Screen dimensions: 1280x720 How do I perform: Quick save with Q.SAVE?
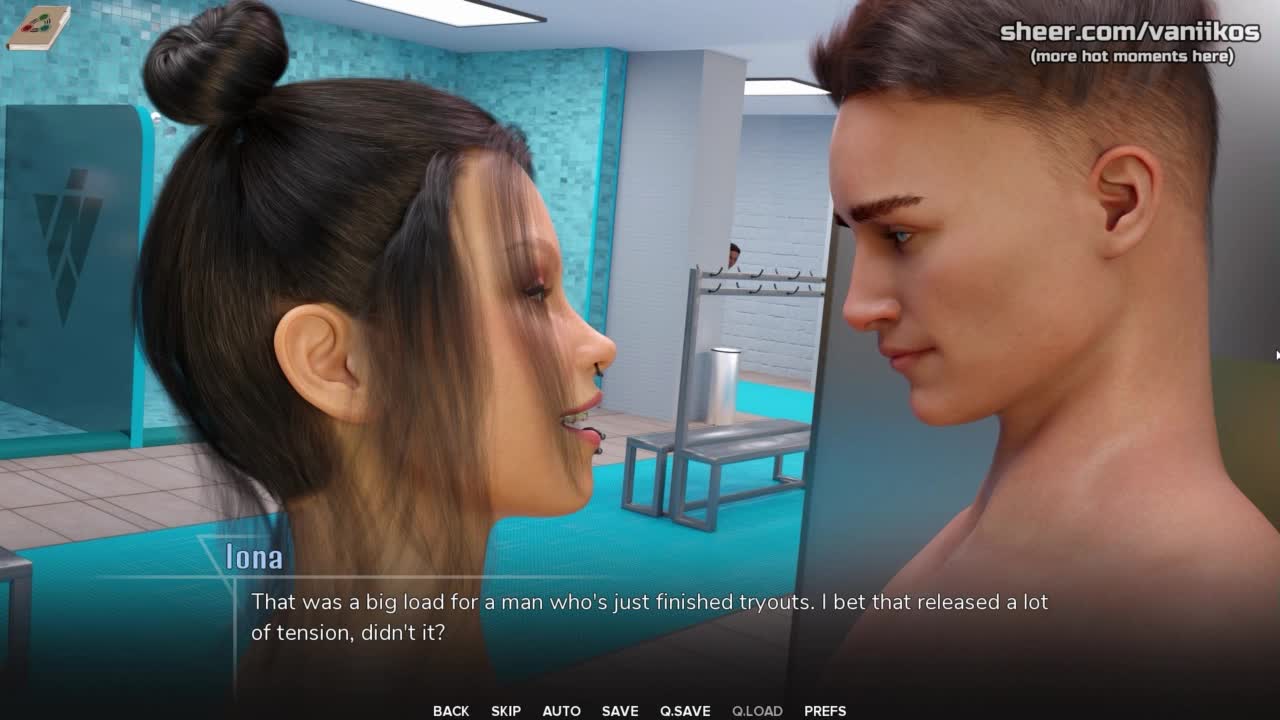685,711
